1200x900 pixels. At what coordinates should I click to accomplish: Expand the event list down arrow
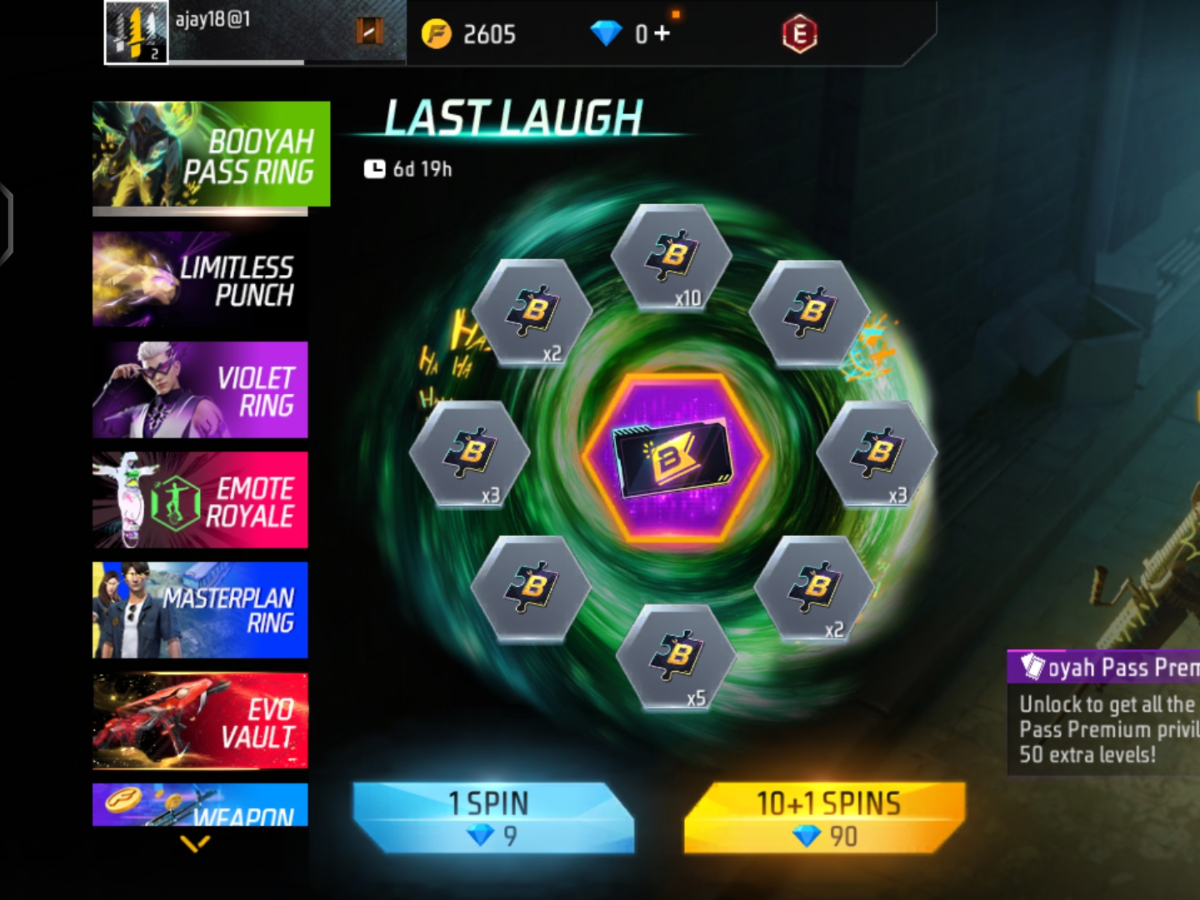195,844
